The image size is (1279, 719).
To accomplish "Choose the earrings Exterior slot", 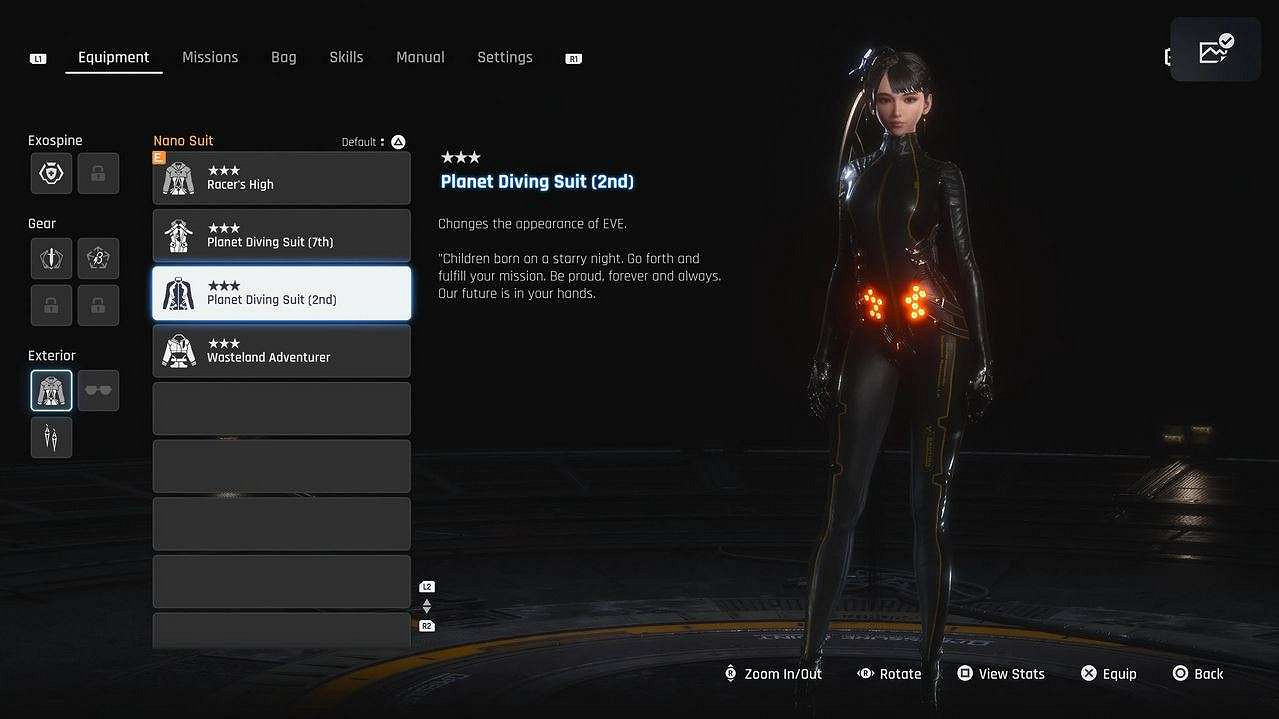I will pos(51,438).
